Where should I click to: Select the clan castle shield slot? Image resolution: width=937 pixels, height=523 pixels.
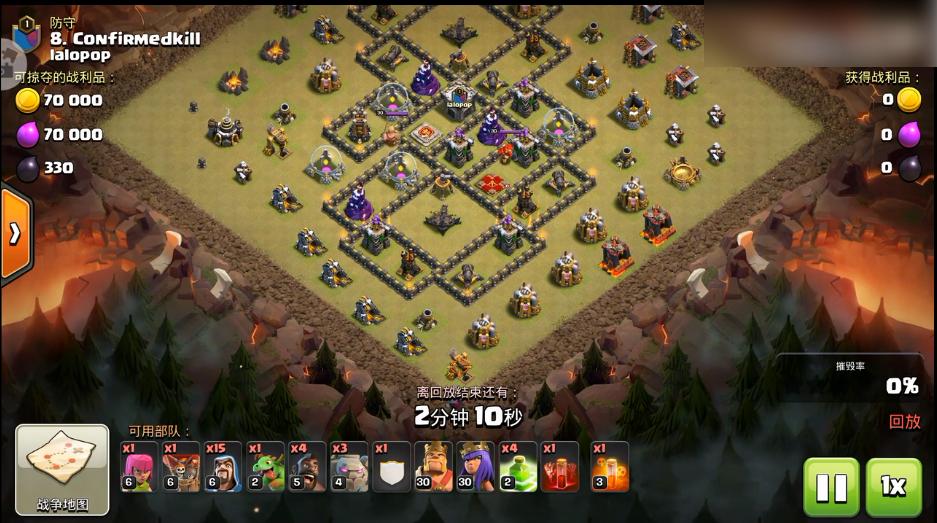click(x=391, y=467)
